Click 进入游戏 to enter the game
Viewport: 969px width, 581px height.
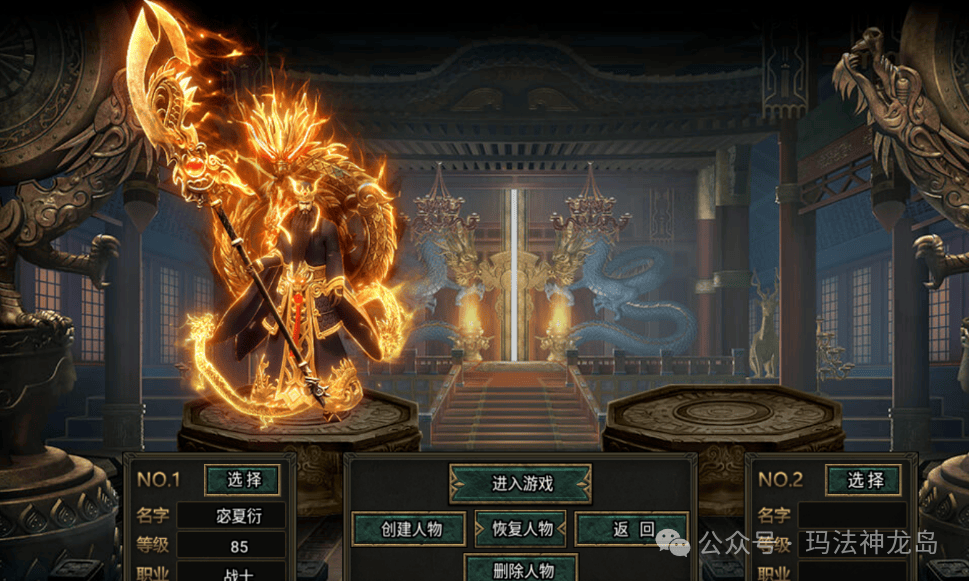click(520, 484)
